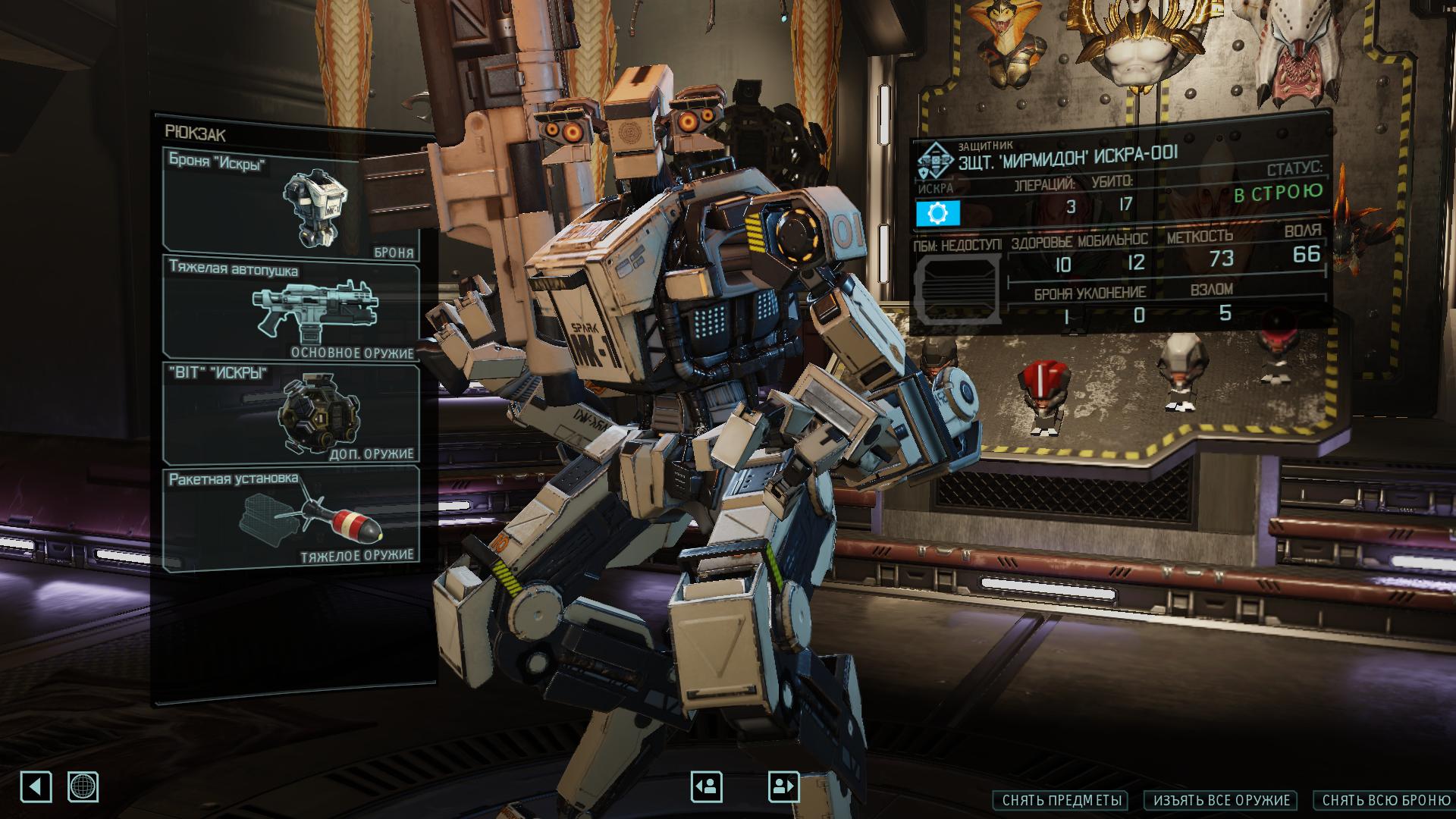Image resolution: width=1456 pixels, height=819 pixels.
Task: Select the Ракетная установка heavy weapon slot
Action: coord(291,516)
